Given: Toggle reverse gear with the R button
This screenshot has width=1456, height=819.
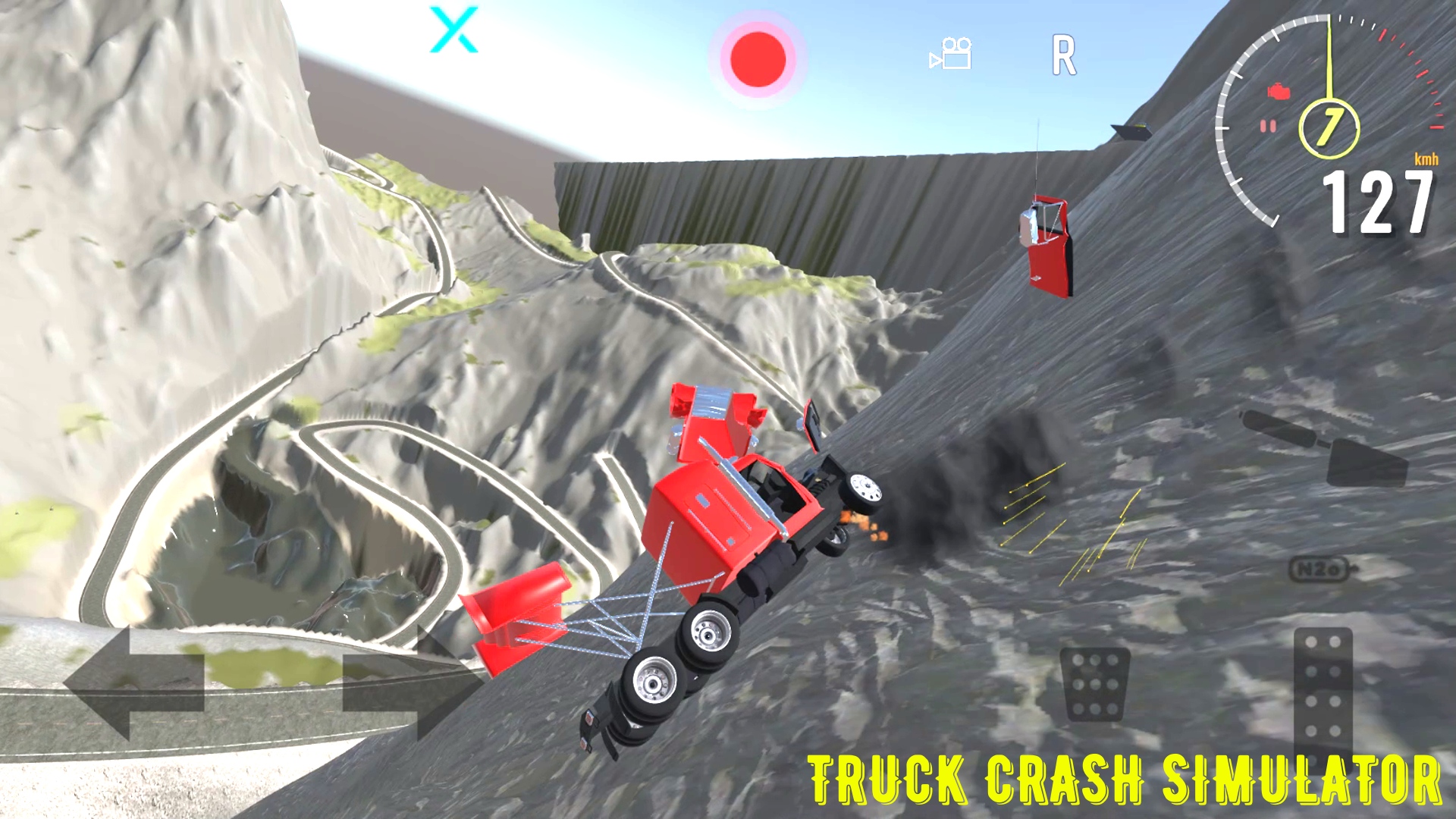Looking at the screenshot, I should 1064,55.
